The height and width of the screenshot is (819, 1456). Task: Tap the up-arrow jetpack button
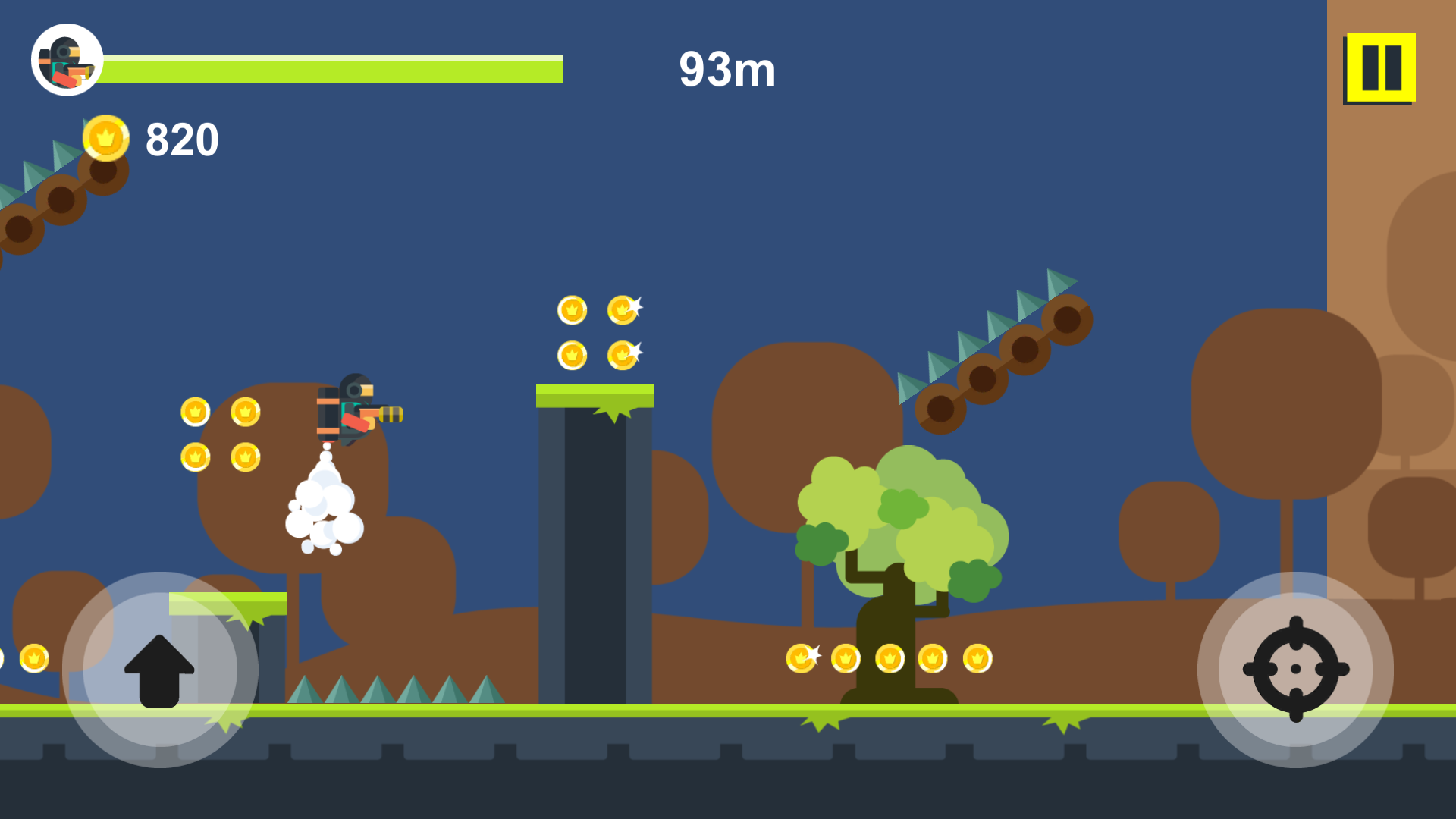[x=160, y=670]
